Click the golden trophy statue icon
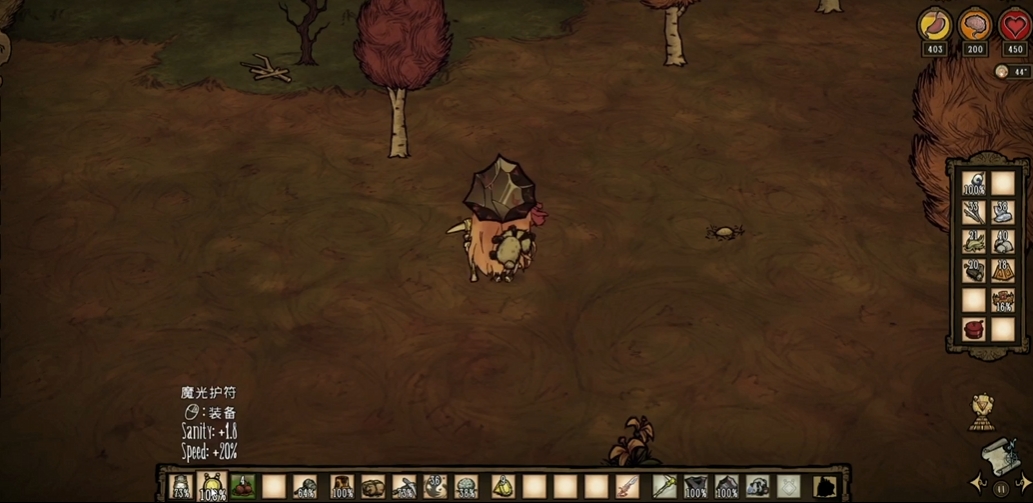1033x503 pixels. coord(982,411)
